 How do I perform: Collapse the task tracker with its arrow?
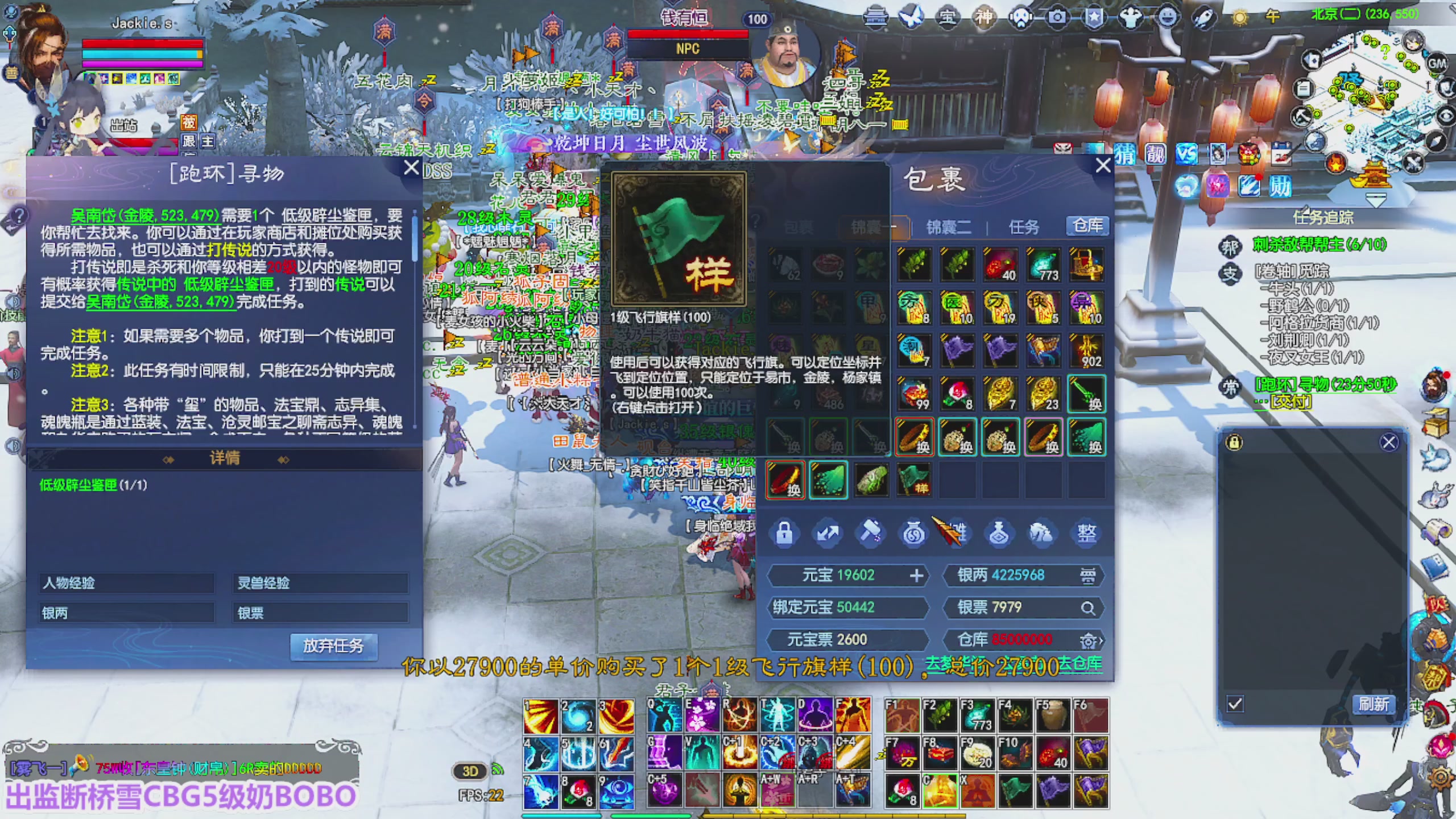[x=1376, y=200]
